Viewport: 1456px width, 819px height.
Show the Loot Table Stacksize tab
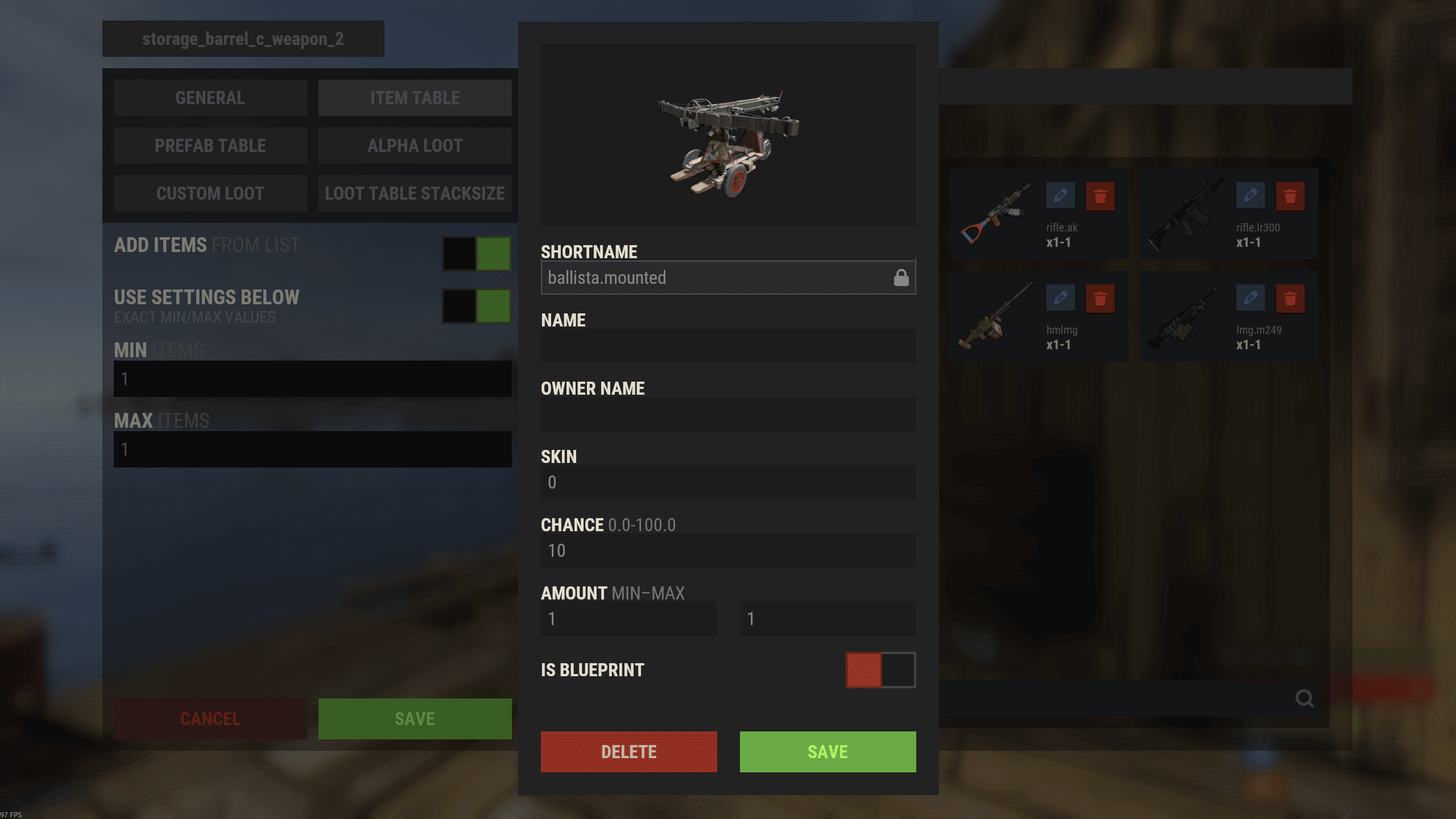tap(415, 193)
